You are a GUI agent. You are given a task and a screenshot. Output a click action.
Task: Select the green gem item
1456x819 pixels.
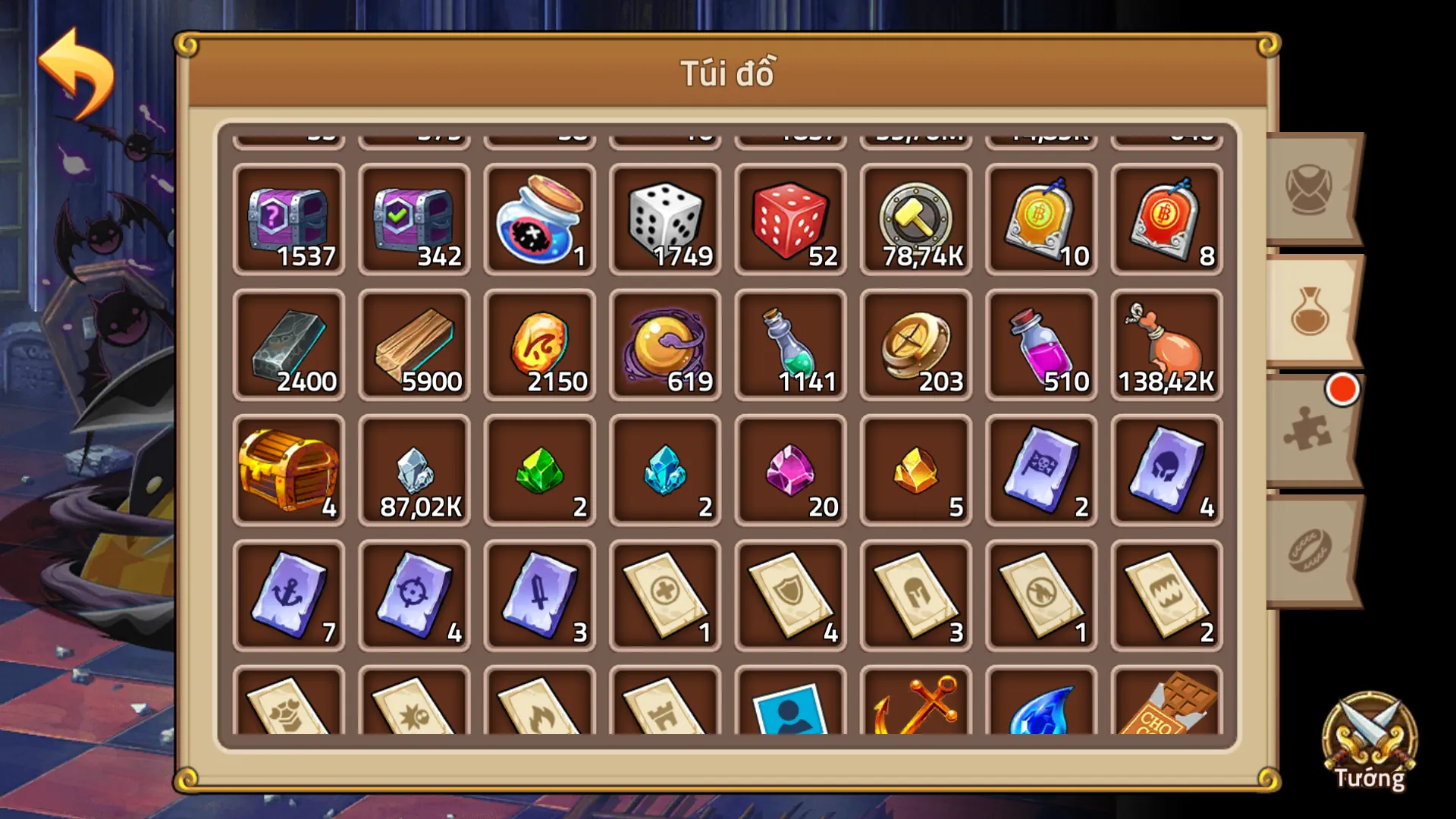[539, 470]
